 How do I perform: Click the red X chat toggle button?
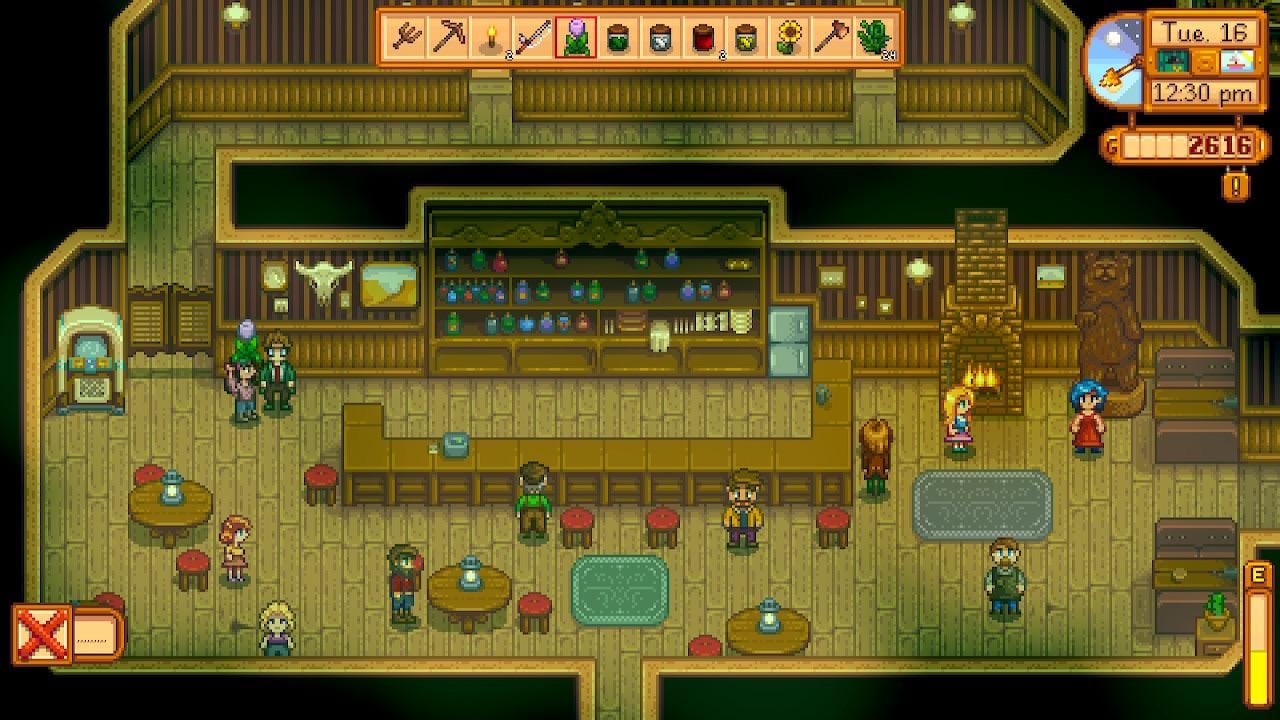[41, 634]
